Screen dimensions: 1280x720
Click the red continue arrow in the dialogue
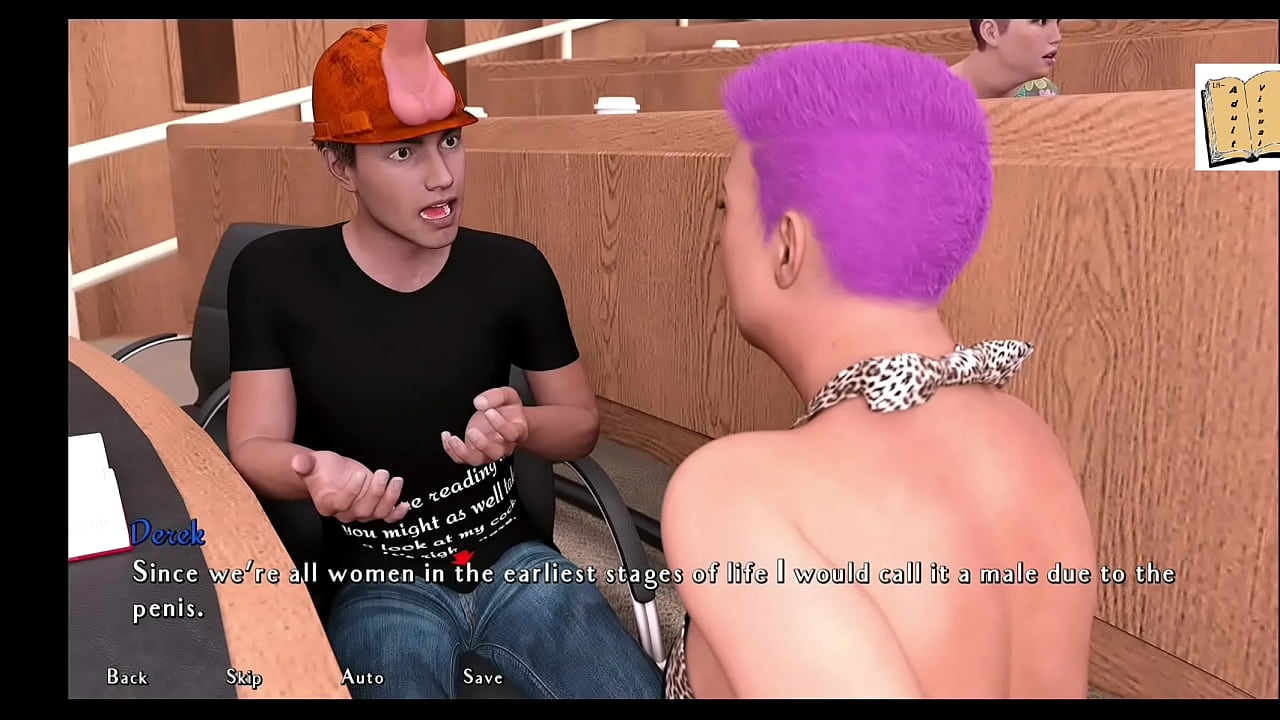pos(462,557)
